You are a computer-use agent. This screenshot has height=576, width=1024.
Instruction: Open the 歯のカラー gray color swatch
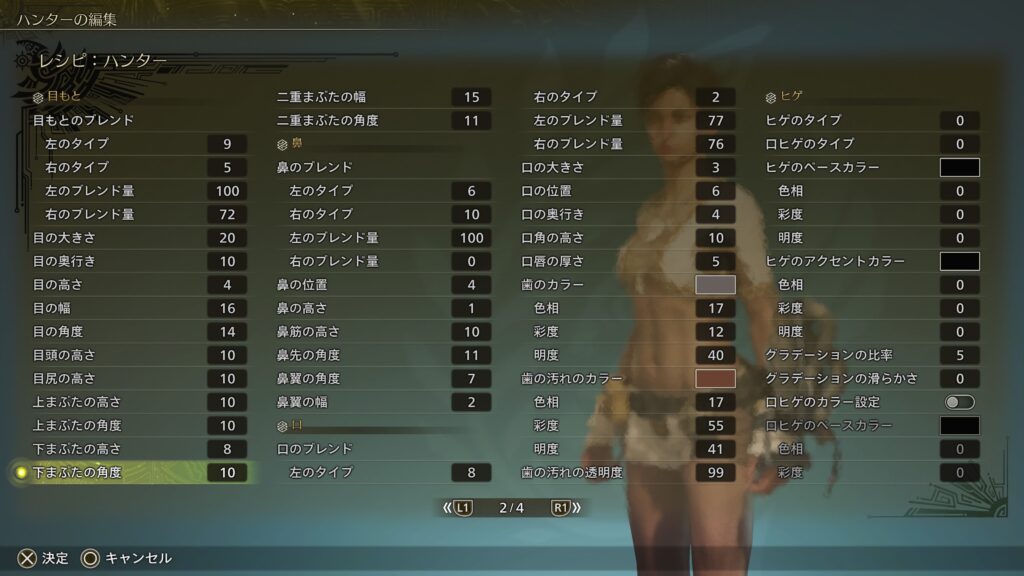click(x=715, y=285)
